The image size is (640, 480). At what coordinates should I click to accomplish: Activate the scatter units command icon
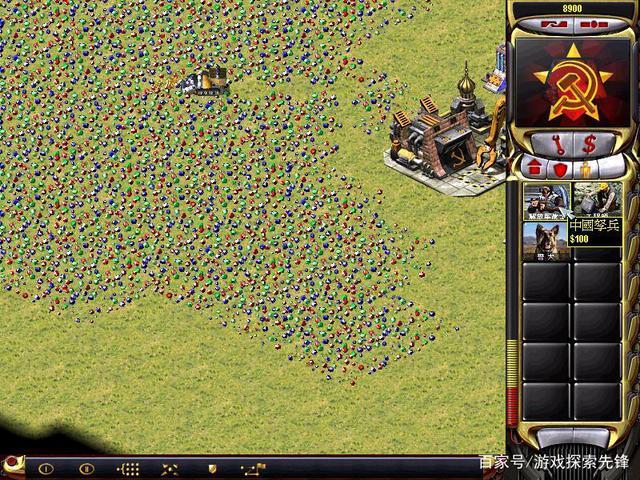(x=170, y=467)
